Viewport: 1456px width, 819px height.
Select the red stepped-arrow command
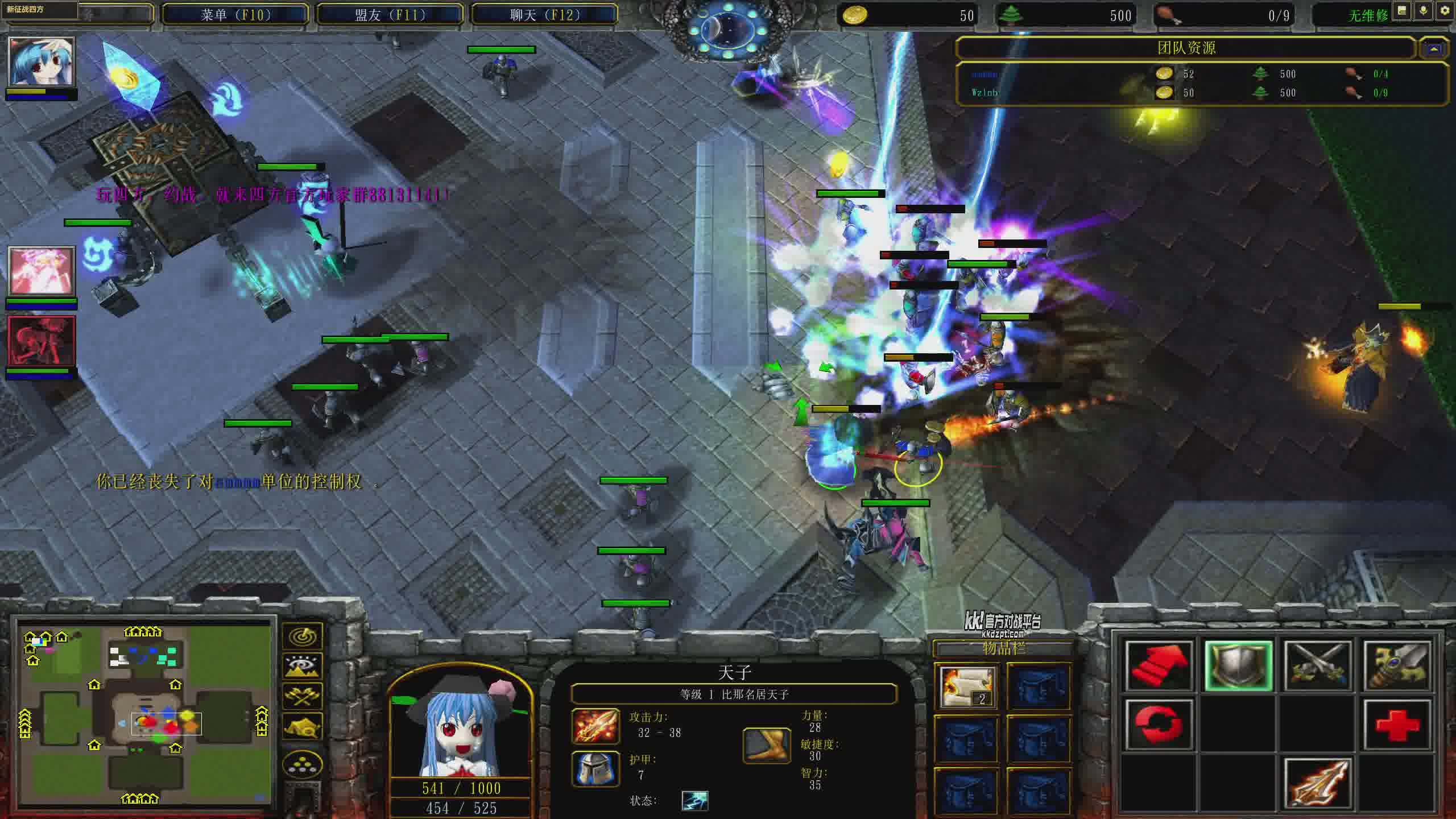[x=1158, y=665]
